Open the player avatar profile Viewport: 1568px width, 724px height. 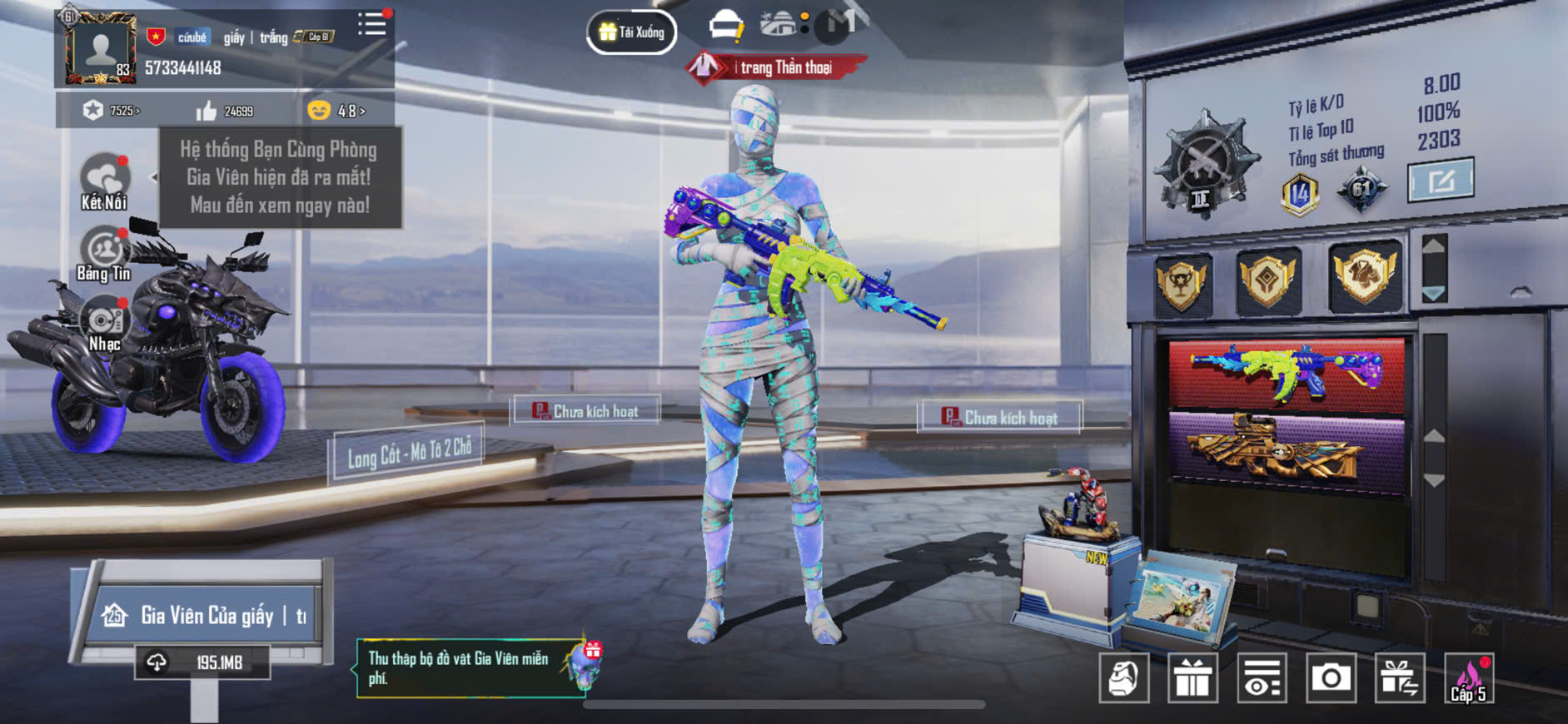(101, 49)
